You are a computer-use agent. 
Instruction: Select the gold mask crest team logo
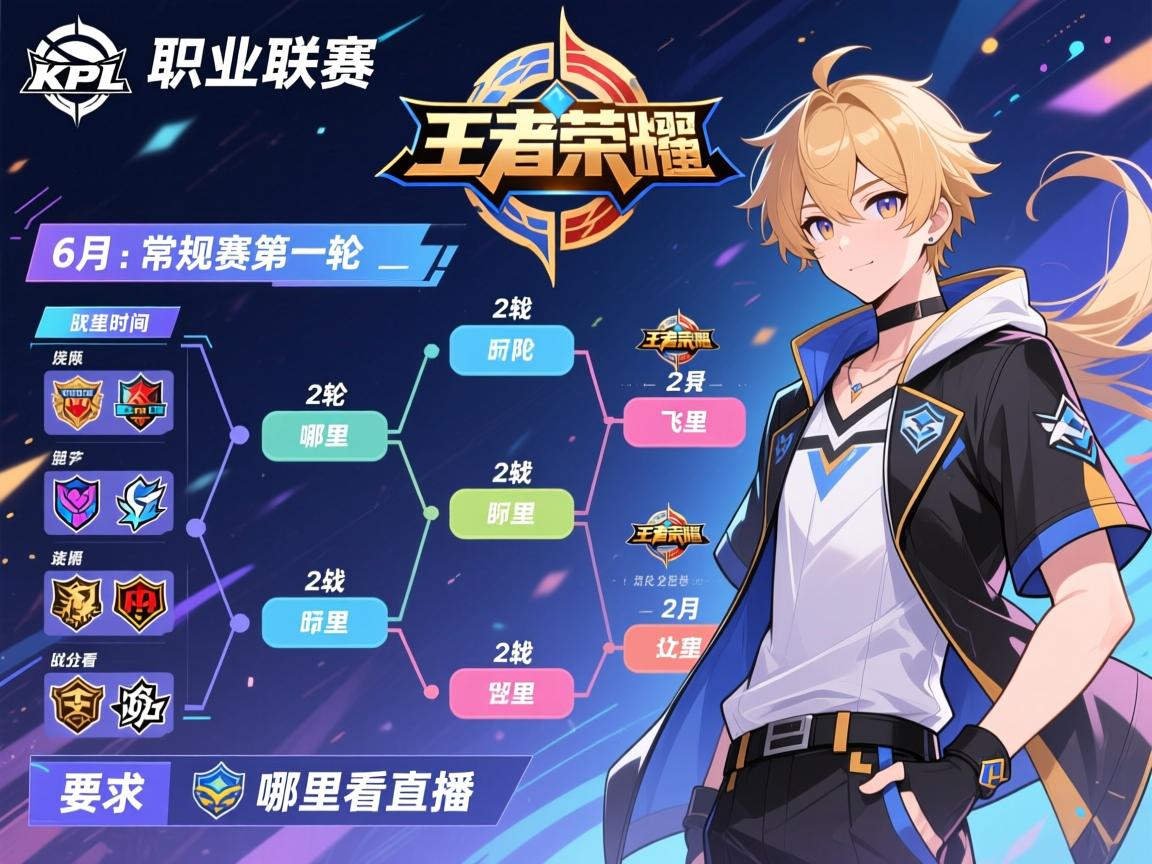(x=79, y=704)
